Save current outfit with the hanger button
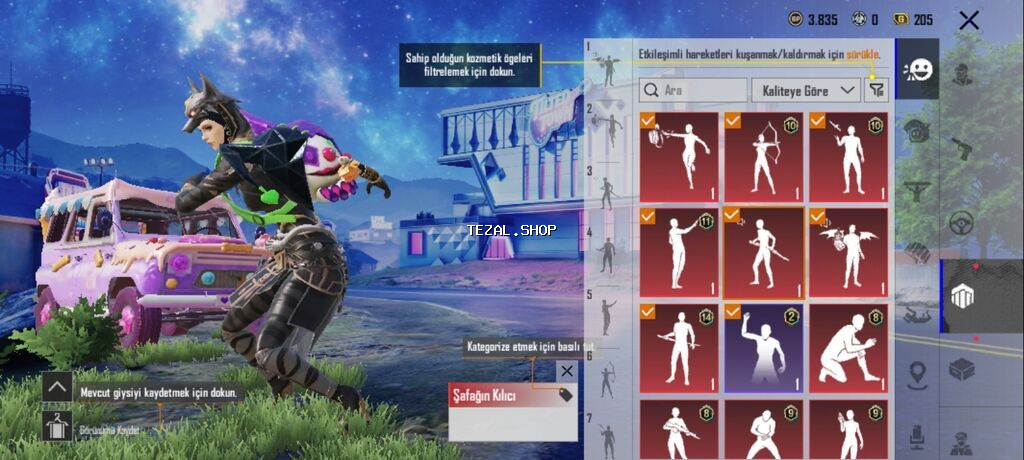This screenshot has height=460, width=1024. click(x=57, y=425)
